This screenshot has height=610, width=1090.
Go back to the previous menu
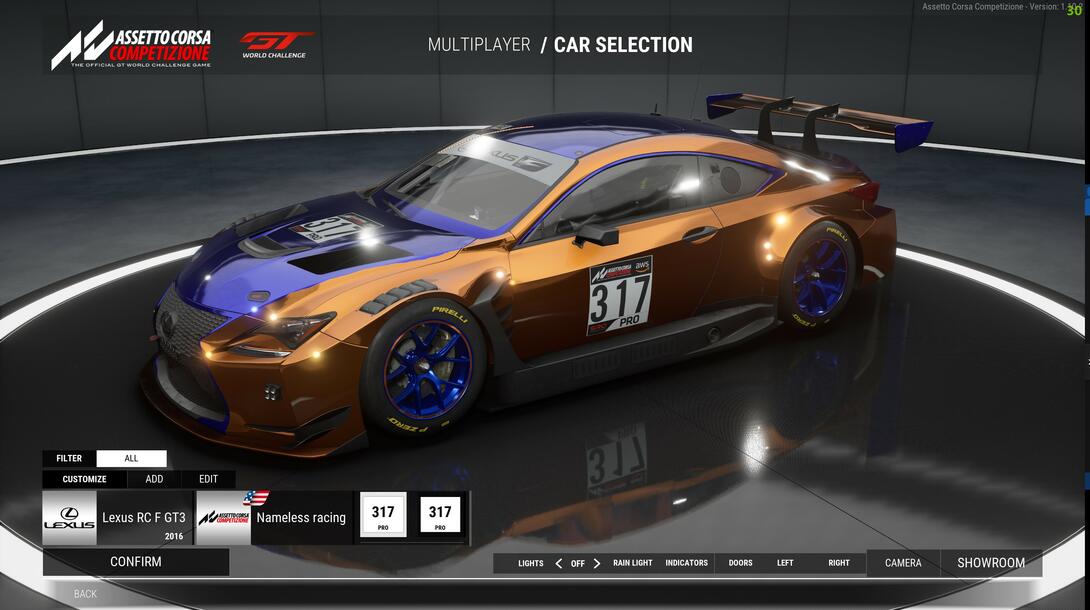click(x=85, y=594)
